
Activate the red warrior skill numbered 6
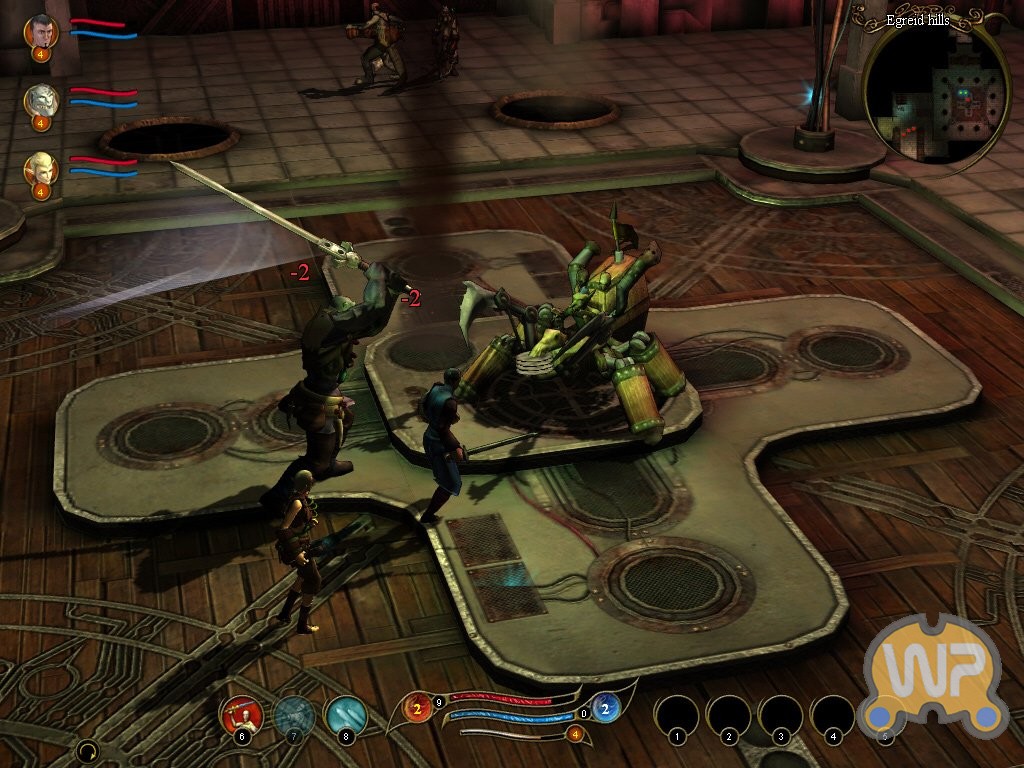[x=241, y=714]
